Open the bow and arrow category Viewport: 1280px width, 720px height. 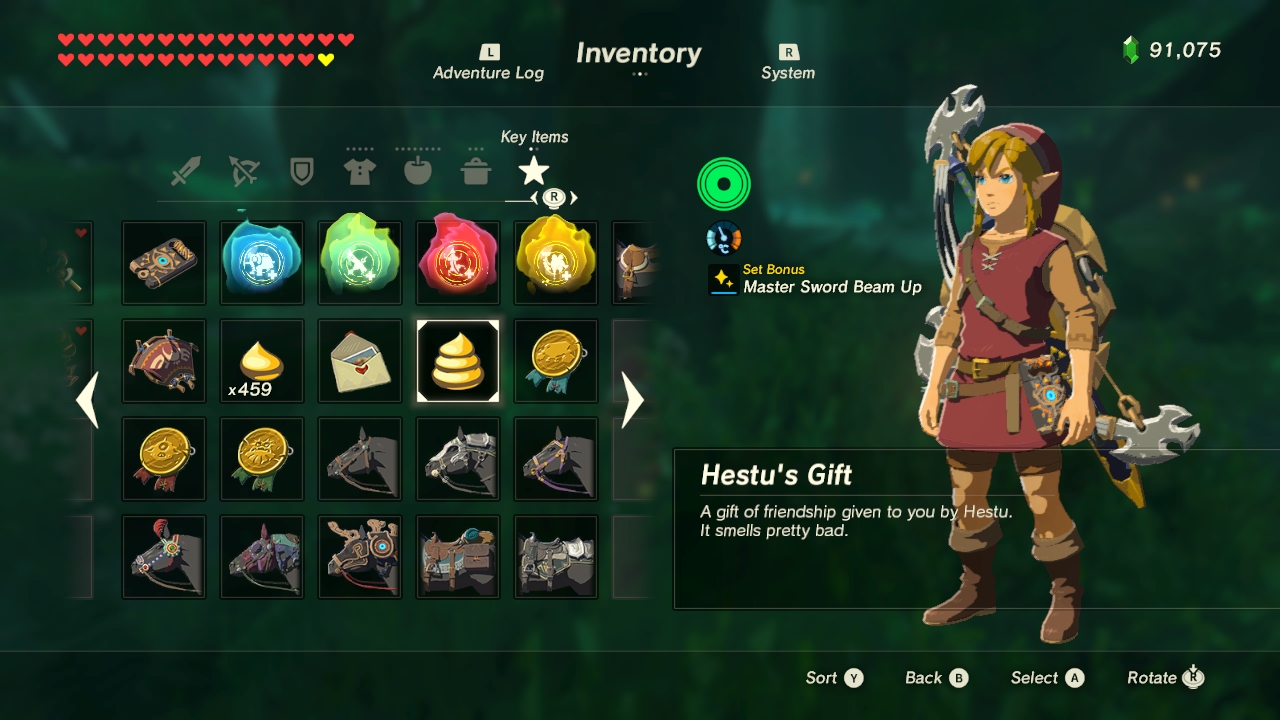point(243,170)
